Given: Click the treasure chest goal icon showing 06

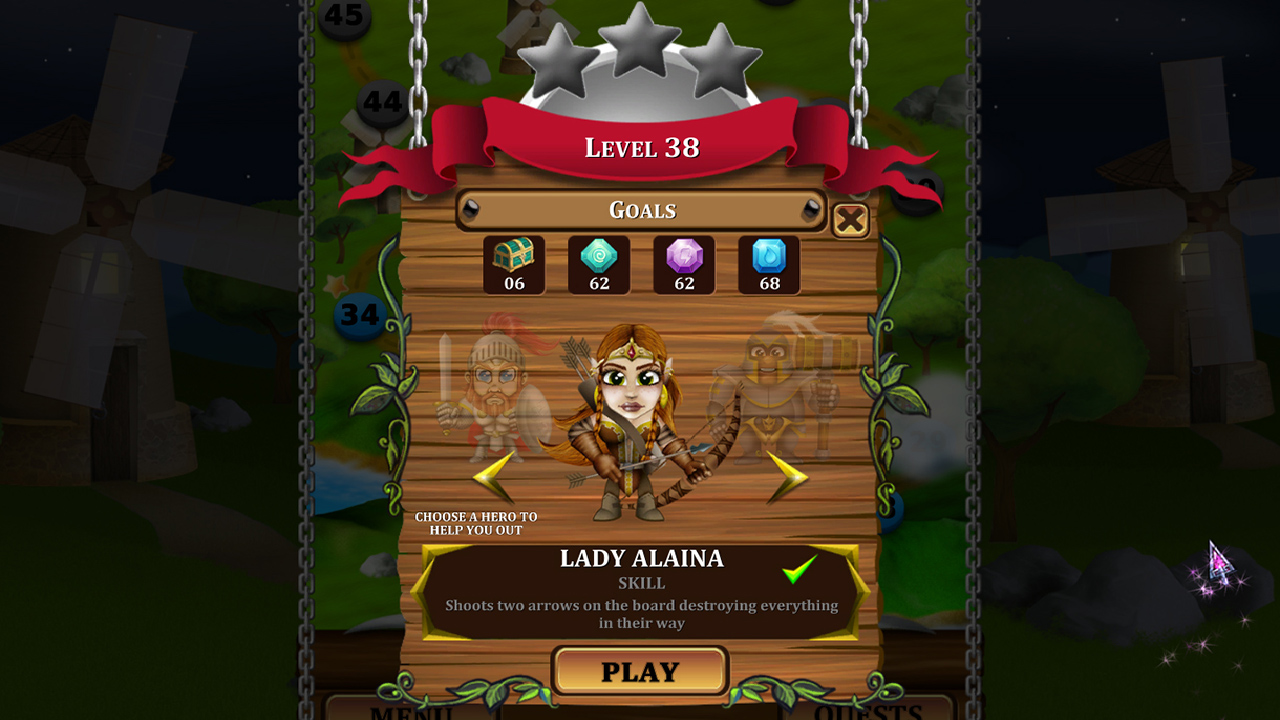Looking at the screenshot, I should (x=513, y=263).
